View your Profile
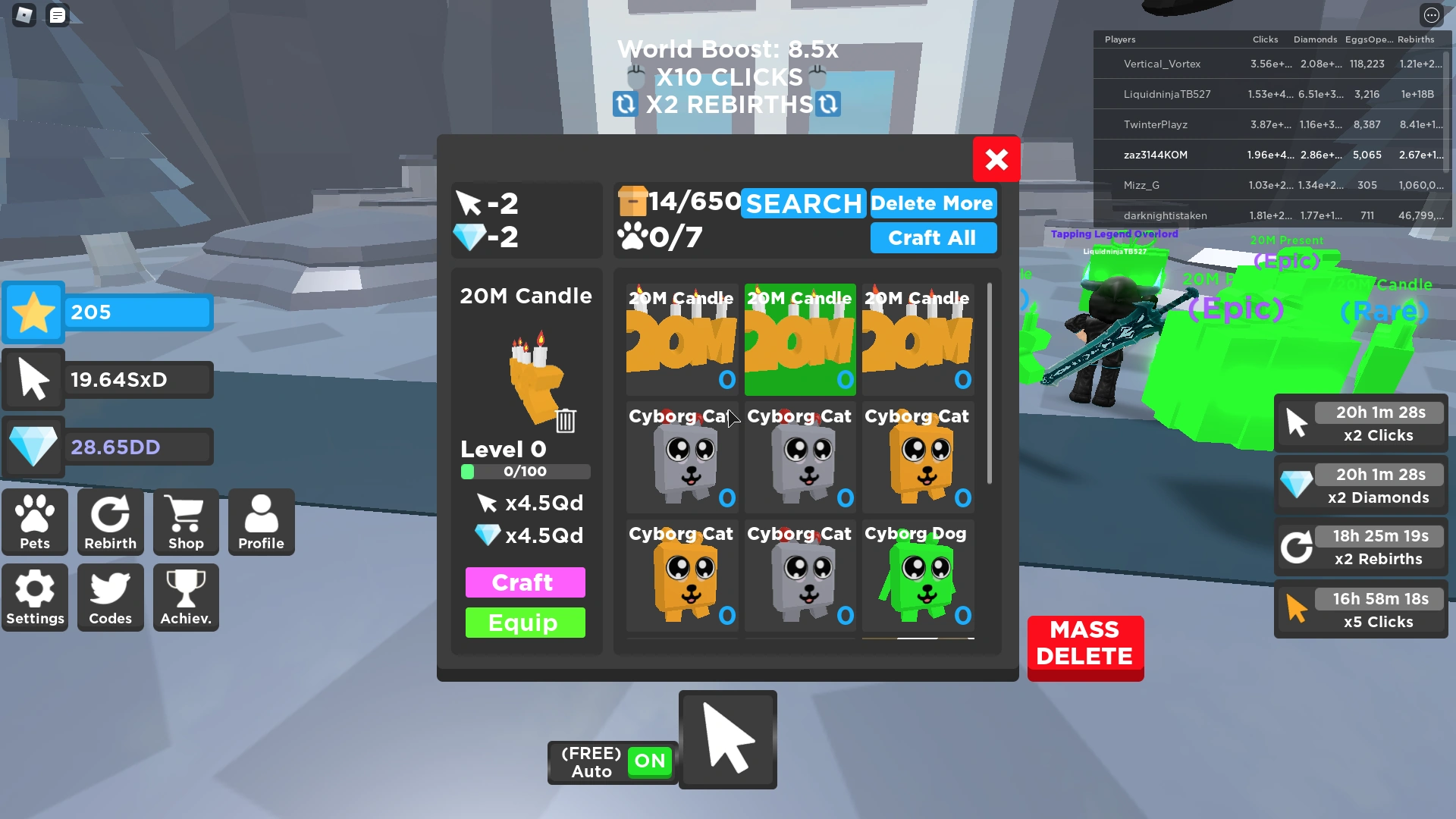 (x=261, y=522)
